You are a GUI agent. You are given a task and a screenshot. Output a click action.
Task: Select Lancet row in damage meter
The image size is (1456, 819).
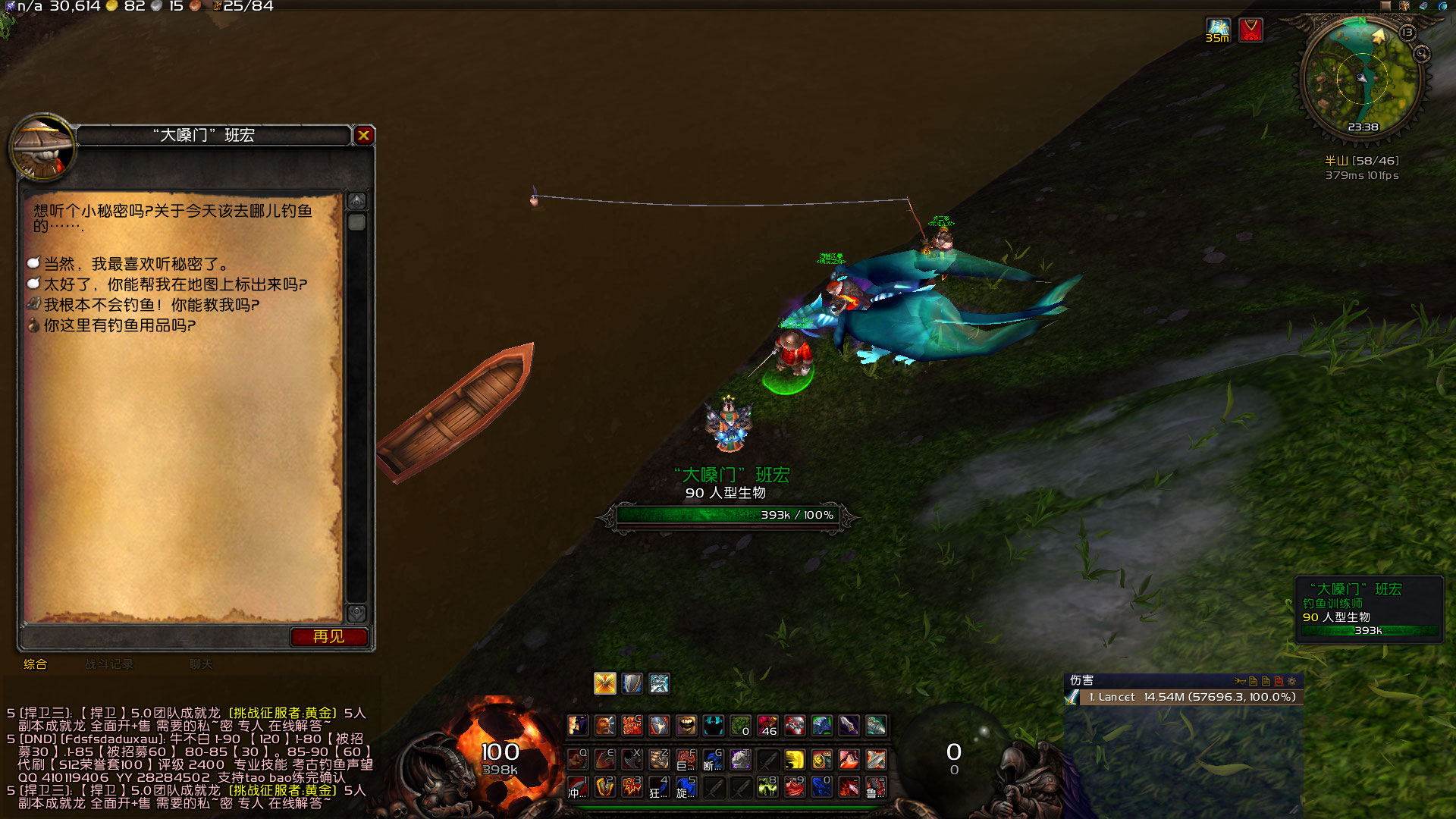[x=1191, y=697]
